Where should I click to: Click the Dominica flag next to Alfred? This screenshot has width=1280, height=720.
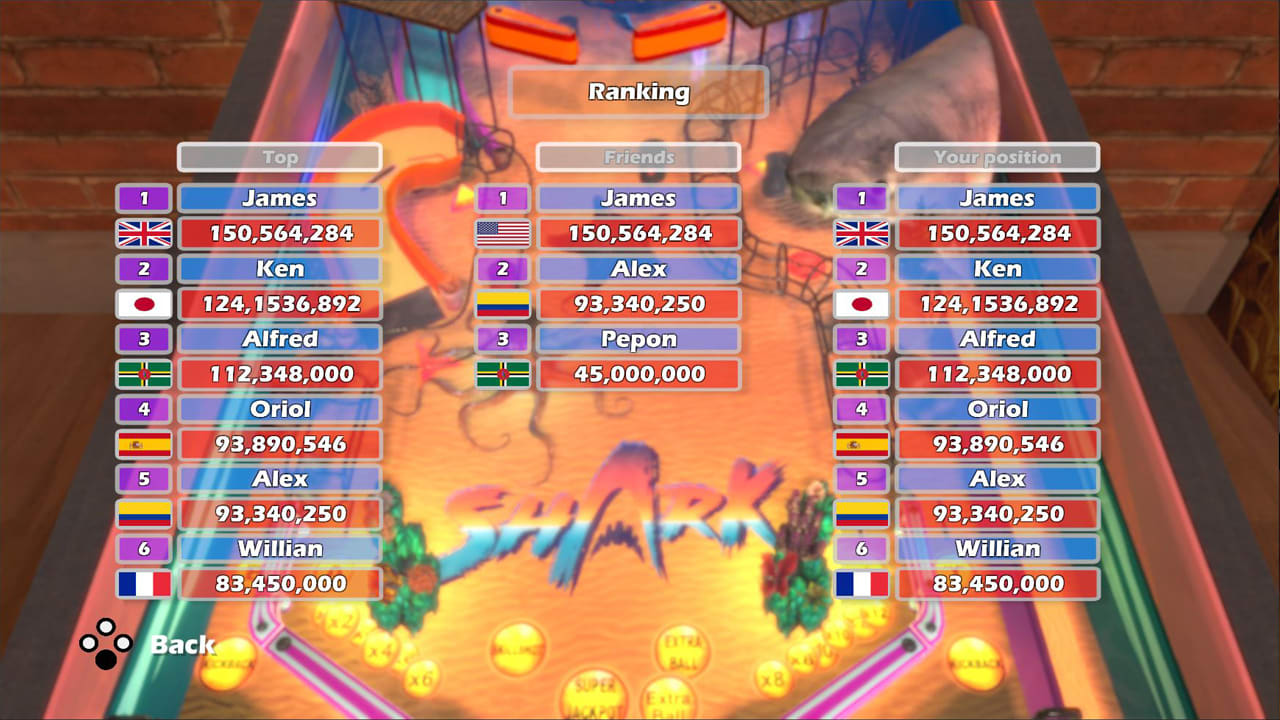coord(144,374)
